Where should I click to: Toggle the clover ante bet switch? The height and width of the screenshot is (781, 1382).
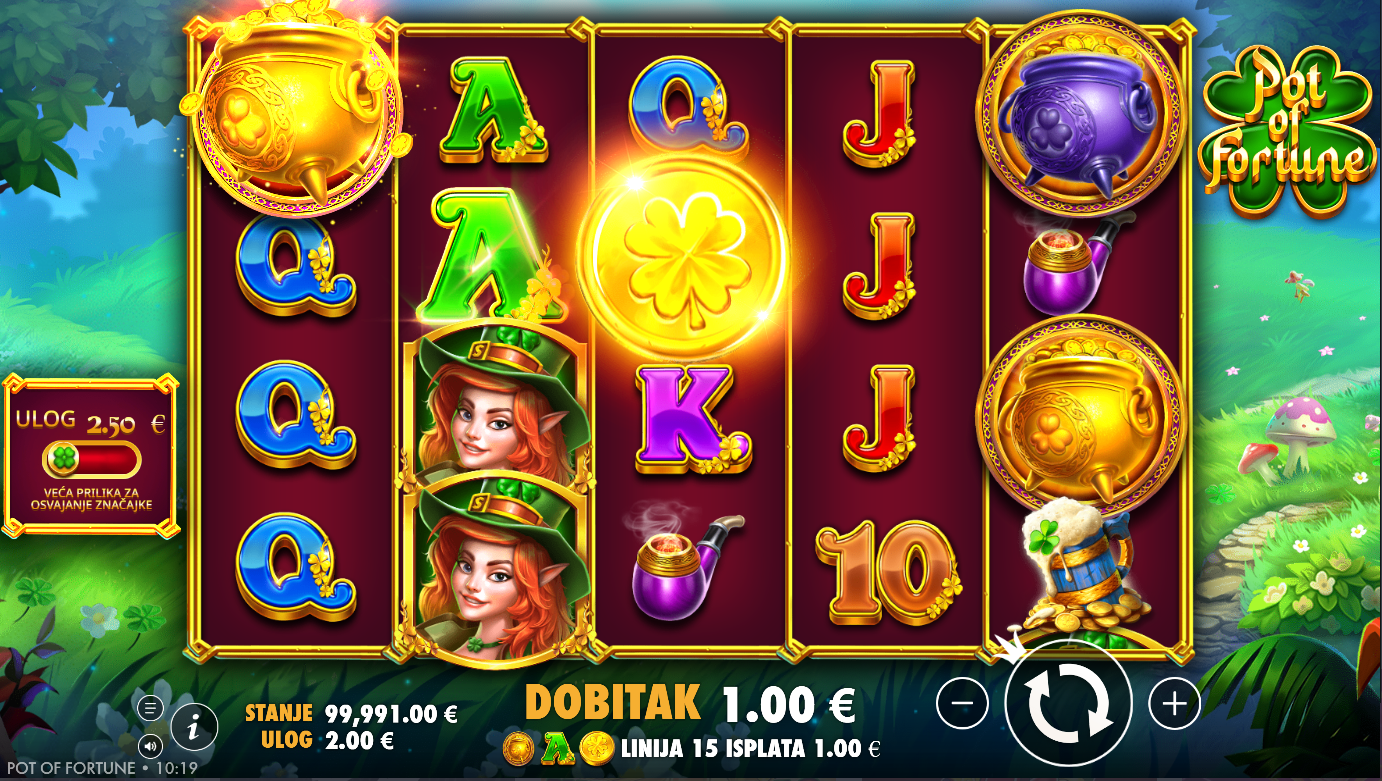pyautogui.click(x=91, y=460)
